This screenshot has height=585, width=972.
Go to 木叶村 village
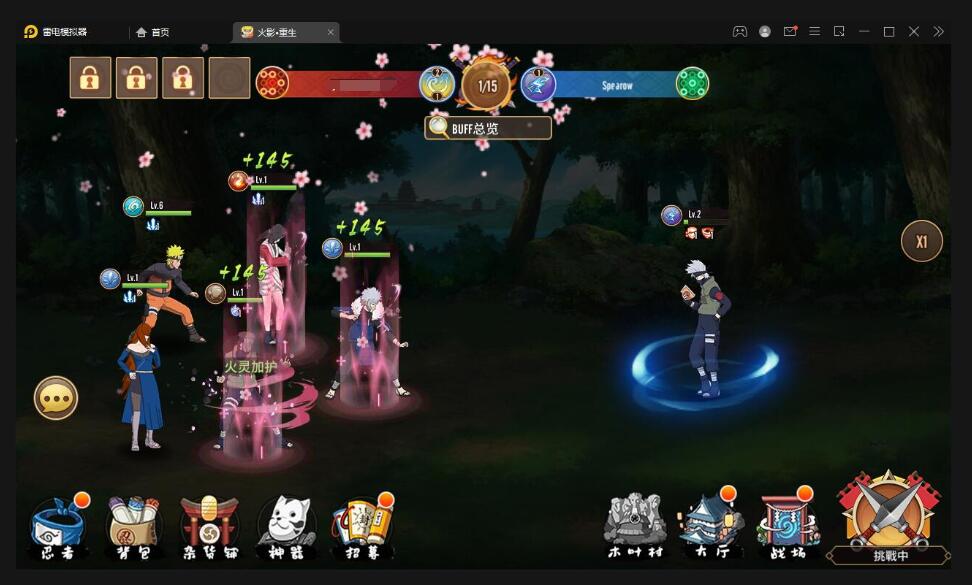pos(634,525)
